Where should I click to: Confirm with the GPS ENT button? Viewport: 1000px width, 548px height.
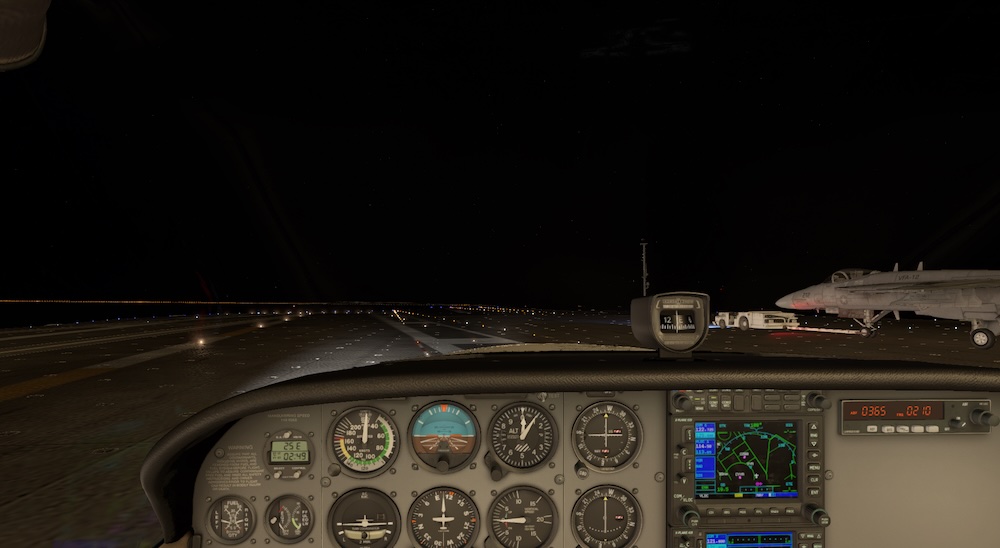pyautogui.click(x=814, y=493)
